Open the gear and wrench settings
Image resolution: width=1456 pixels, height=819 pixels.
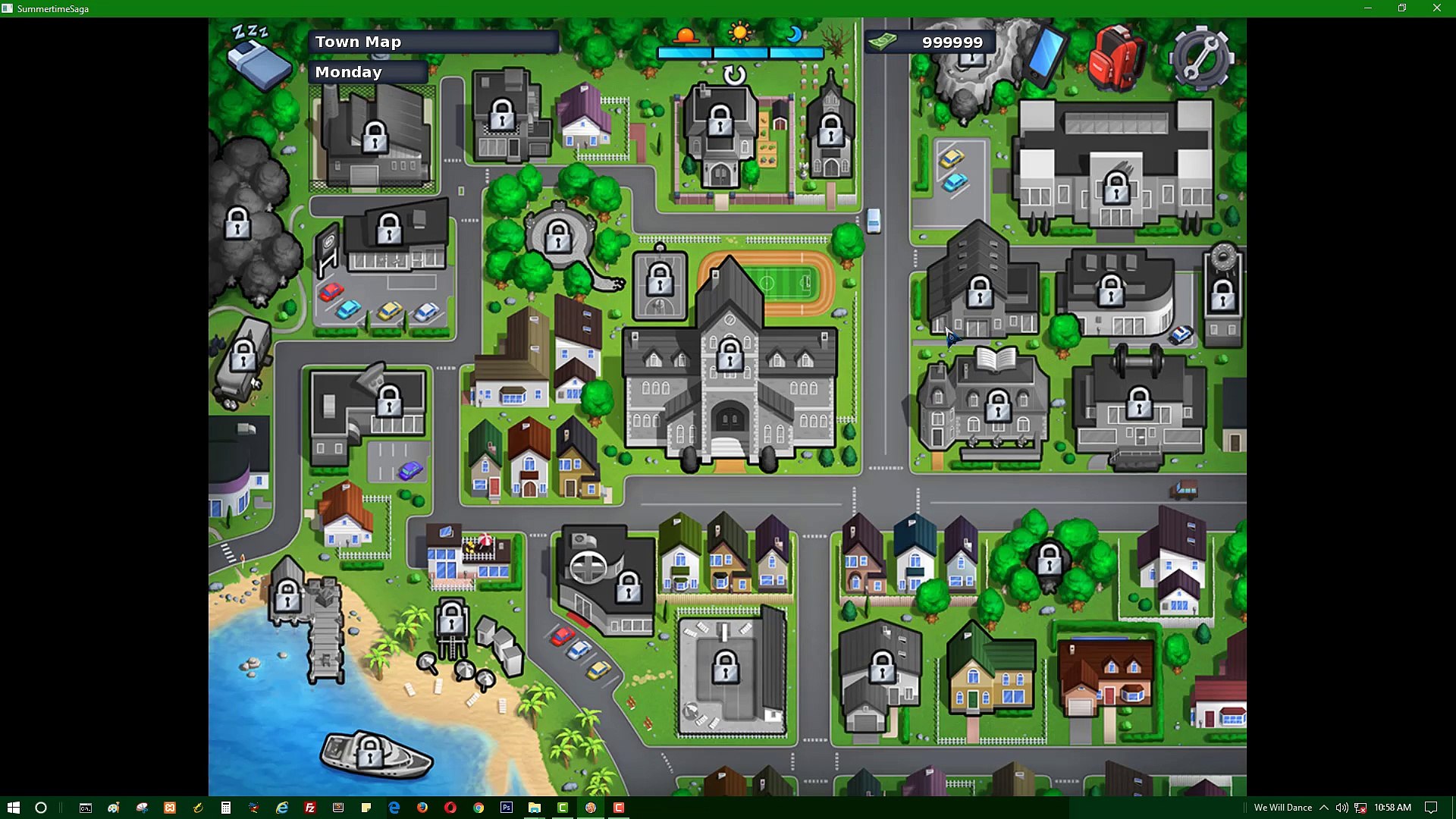(x=1200, y=58)
